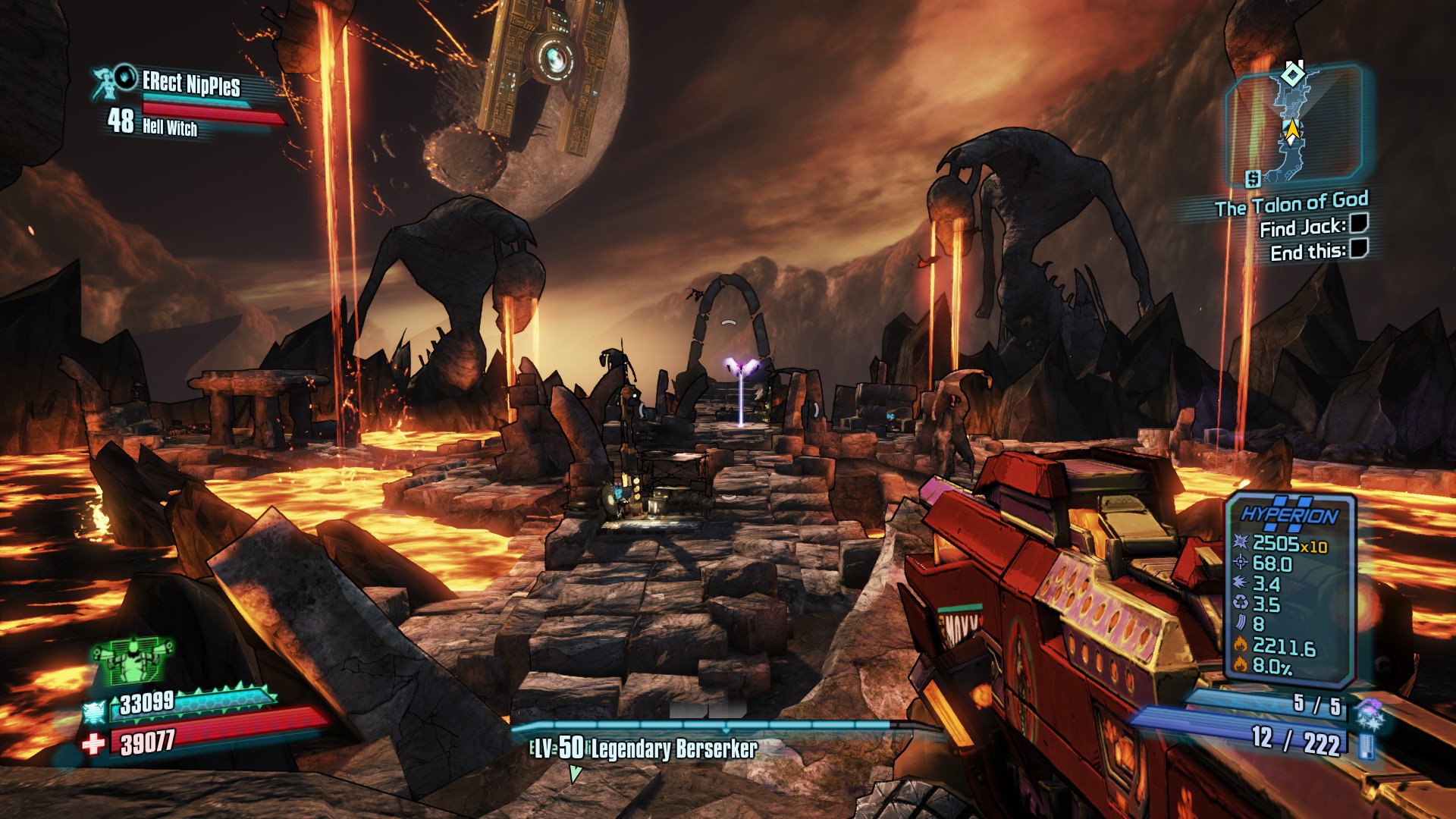Select The Talon of God mission tracker
The image size is (1456, 819).
coord(1291,204)
